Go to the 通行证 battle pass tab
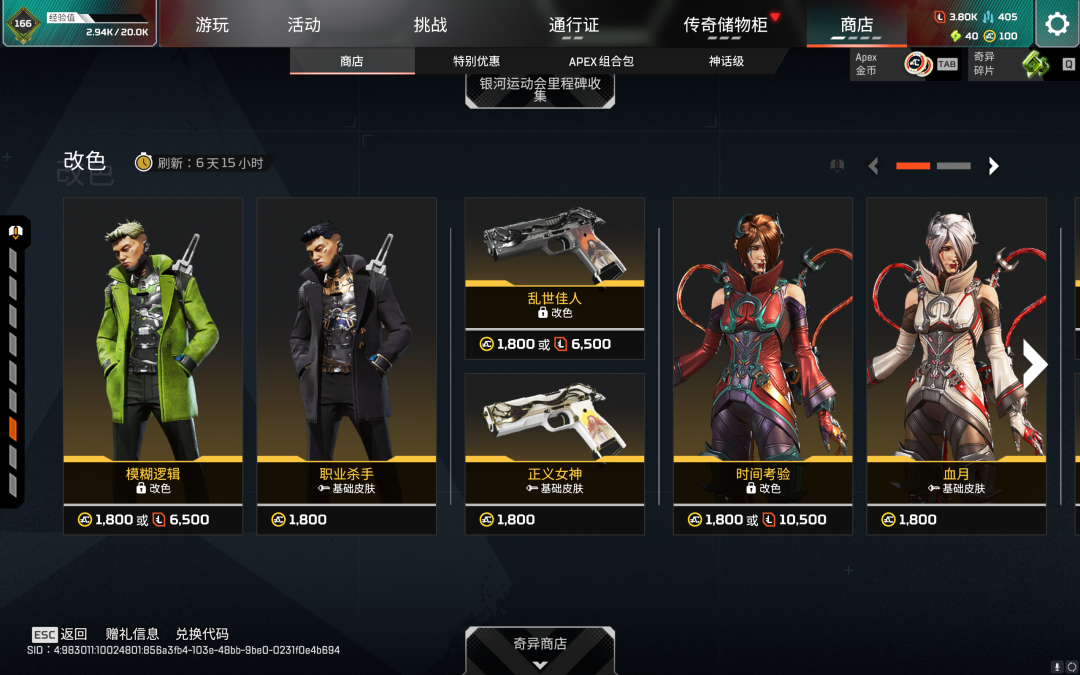Image resolution: width=1080 pixels, height=675 pixels. (574, 25)
